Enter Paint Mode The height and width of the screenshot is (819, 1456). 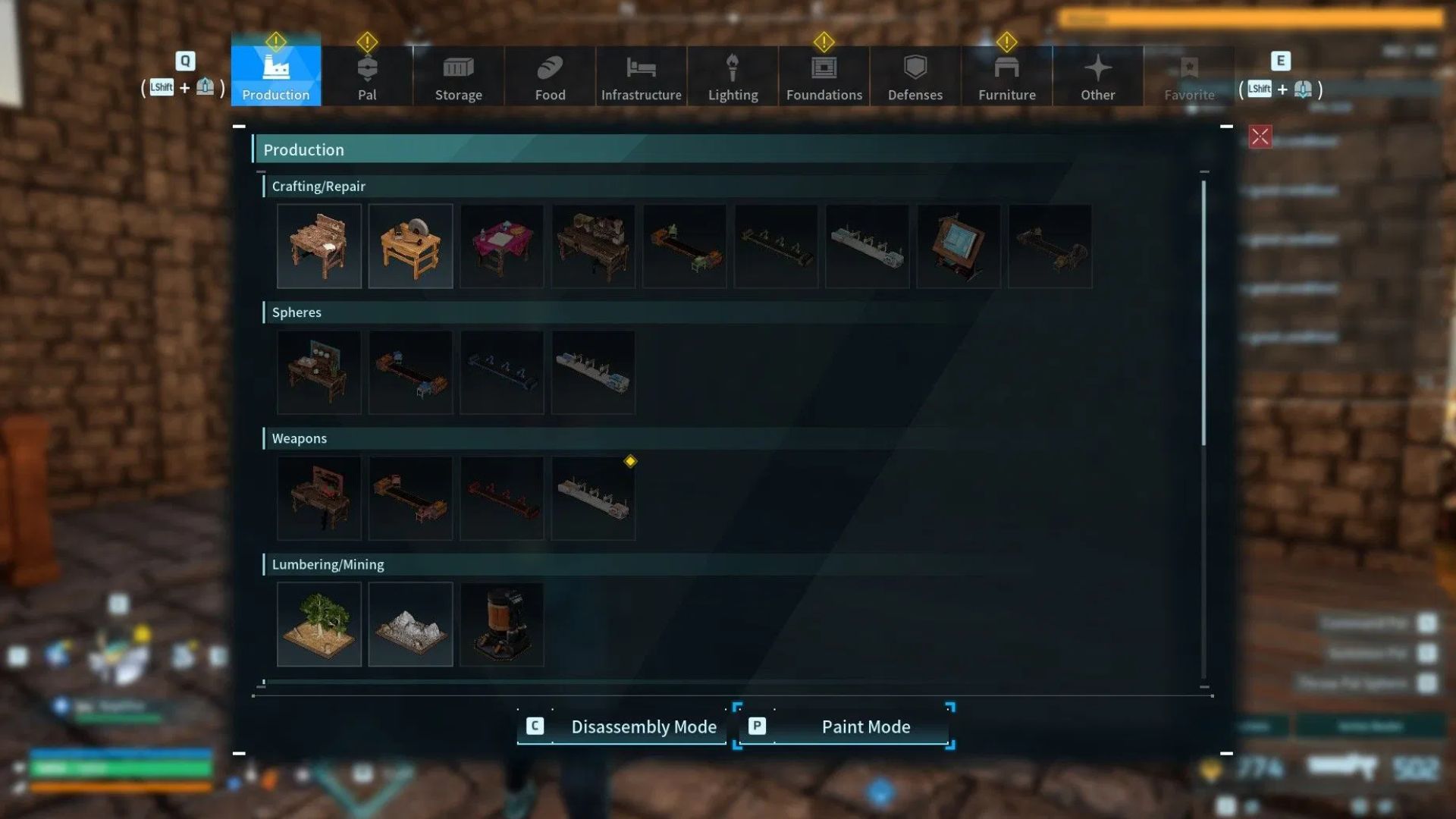(x=843, y=726)
